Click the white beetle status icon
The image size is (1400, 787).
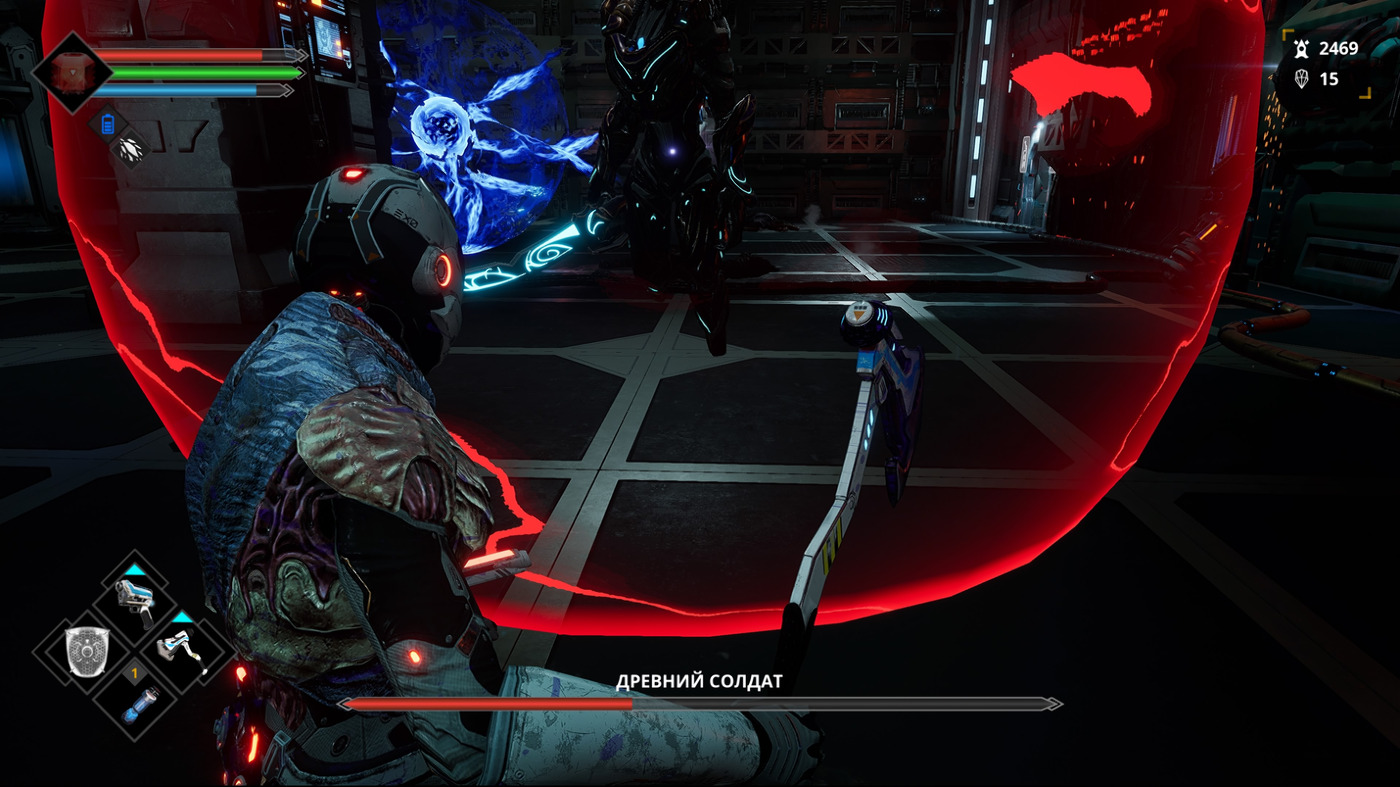tap(130, 150)
